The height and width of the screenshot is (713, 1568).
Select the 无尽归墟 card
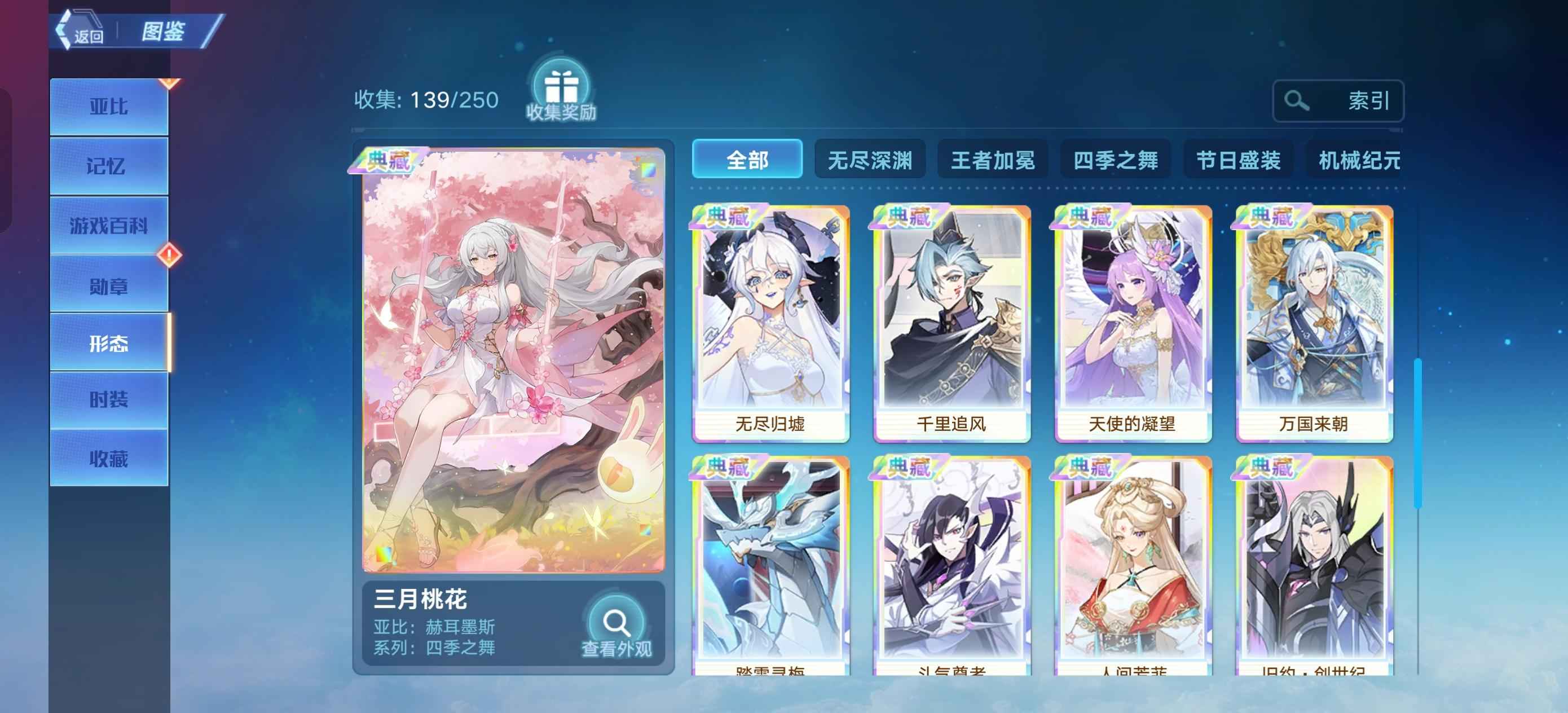770,323
